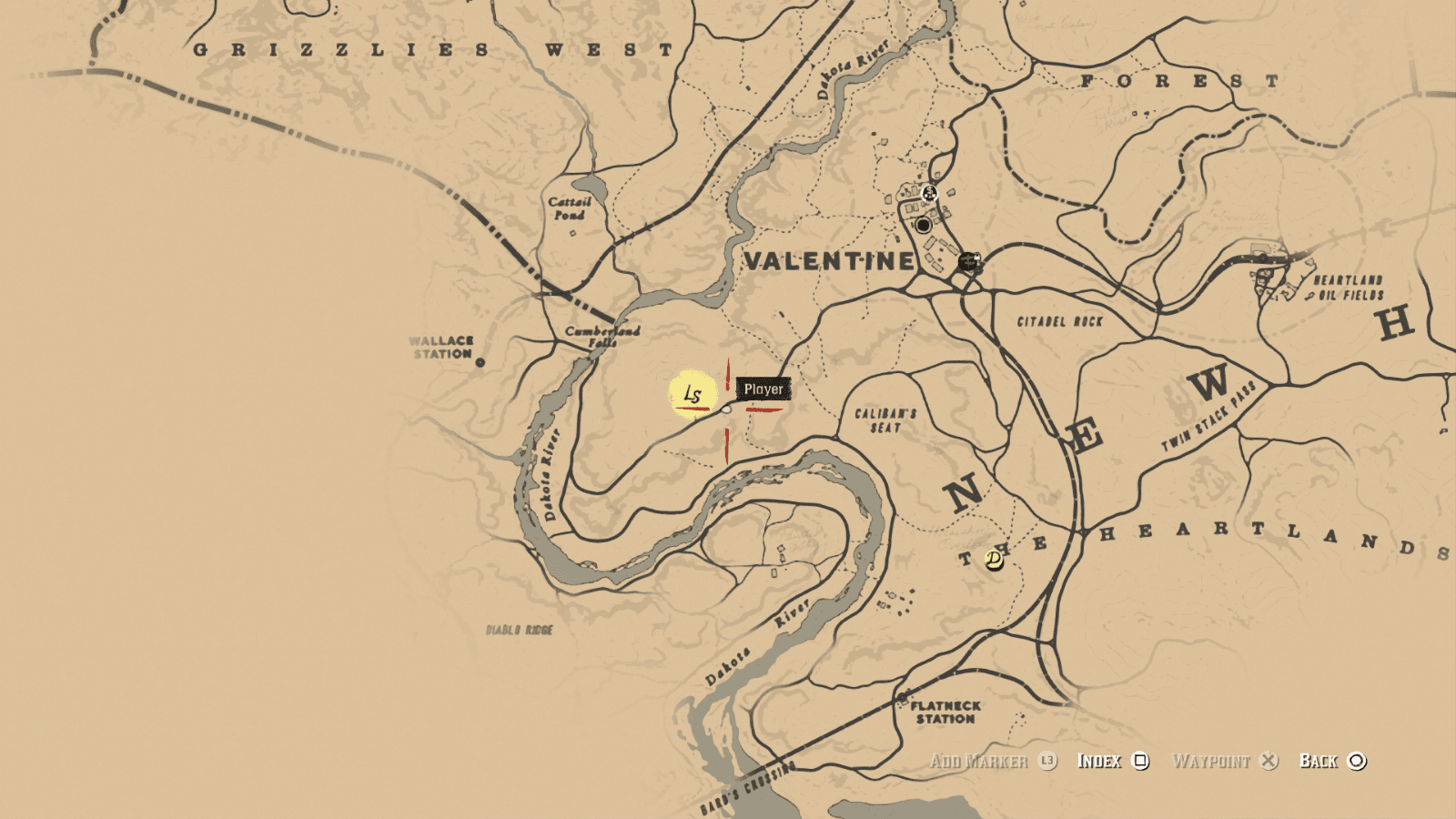
Task: Click the Player position marker
Action: (x=763, y=389)
